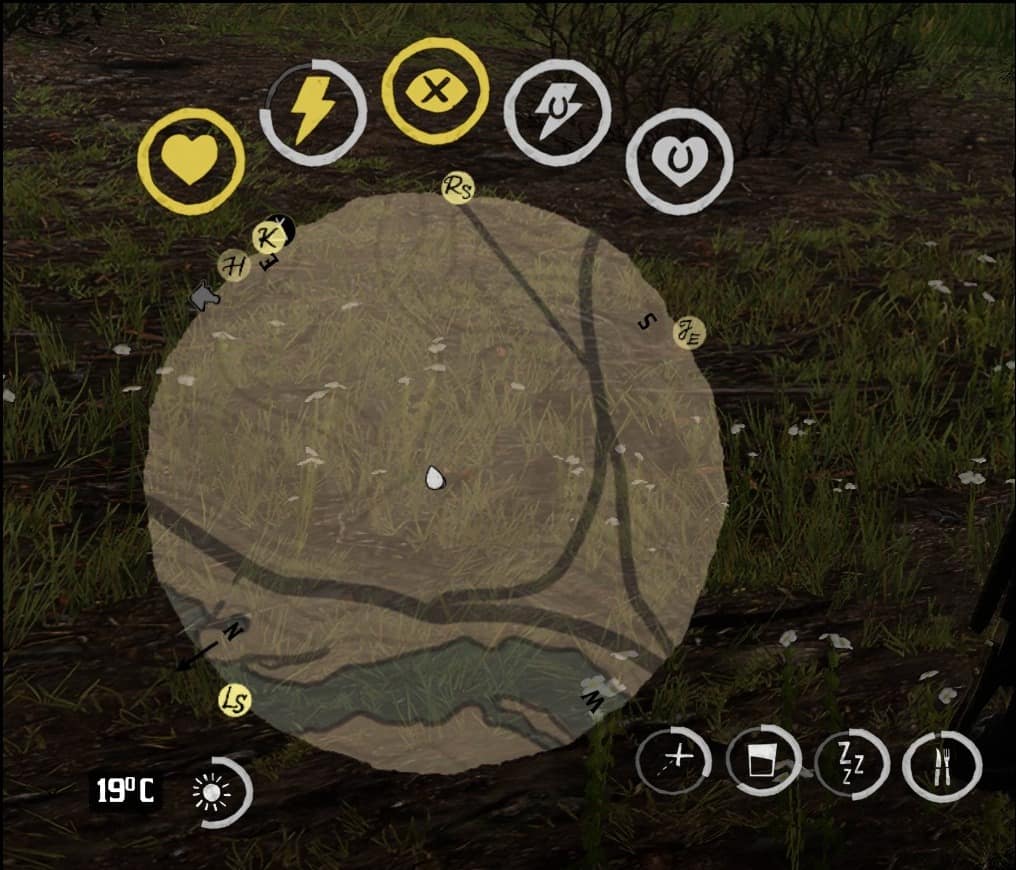Click the JE marker on the minimap
Screen dimensions: 1016x870
(690, 332)
